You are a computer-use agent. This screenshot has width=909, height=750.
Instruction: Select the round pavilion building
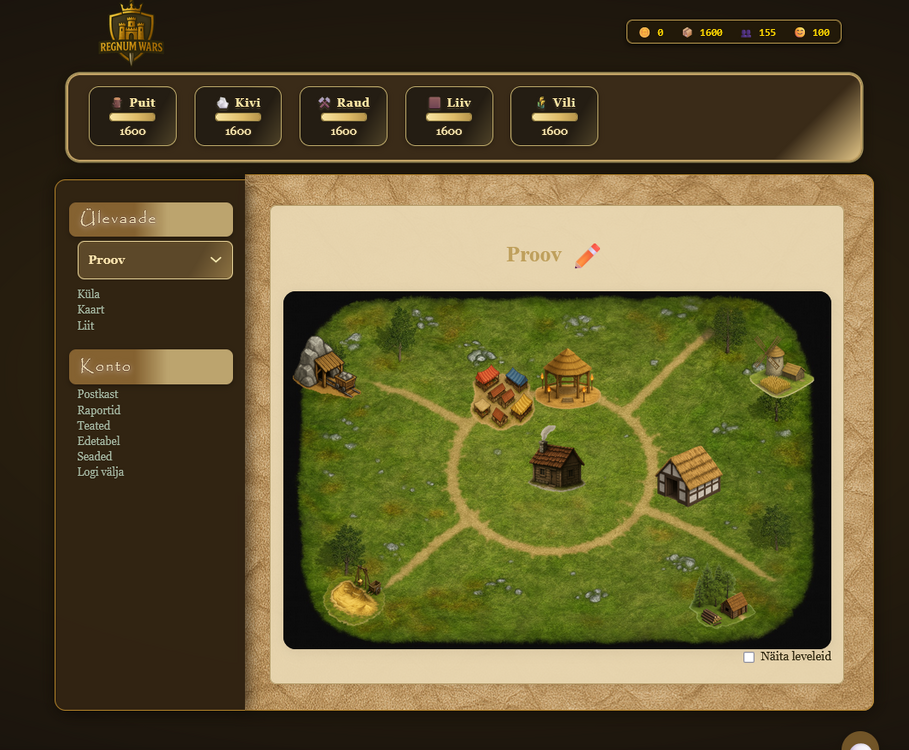(x=568, y=376)
